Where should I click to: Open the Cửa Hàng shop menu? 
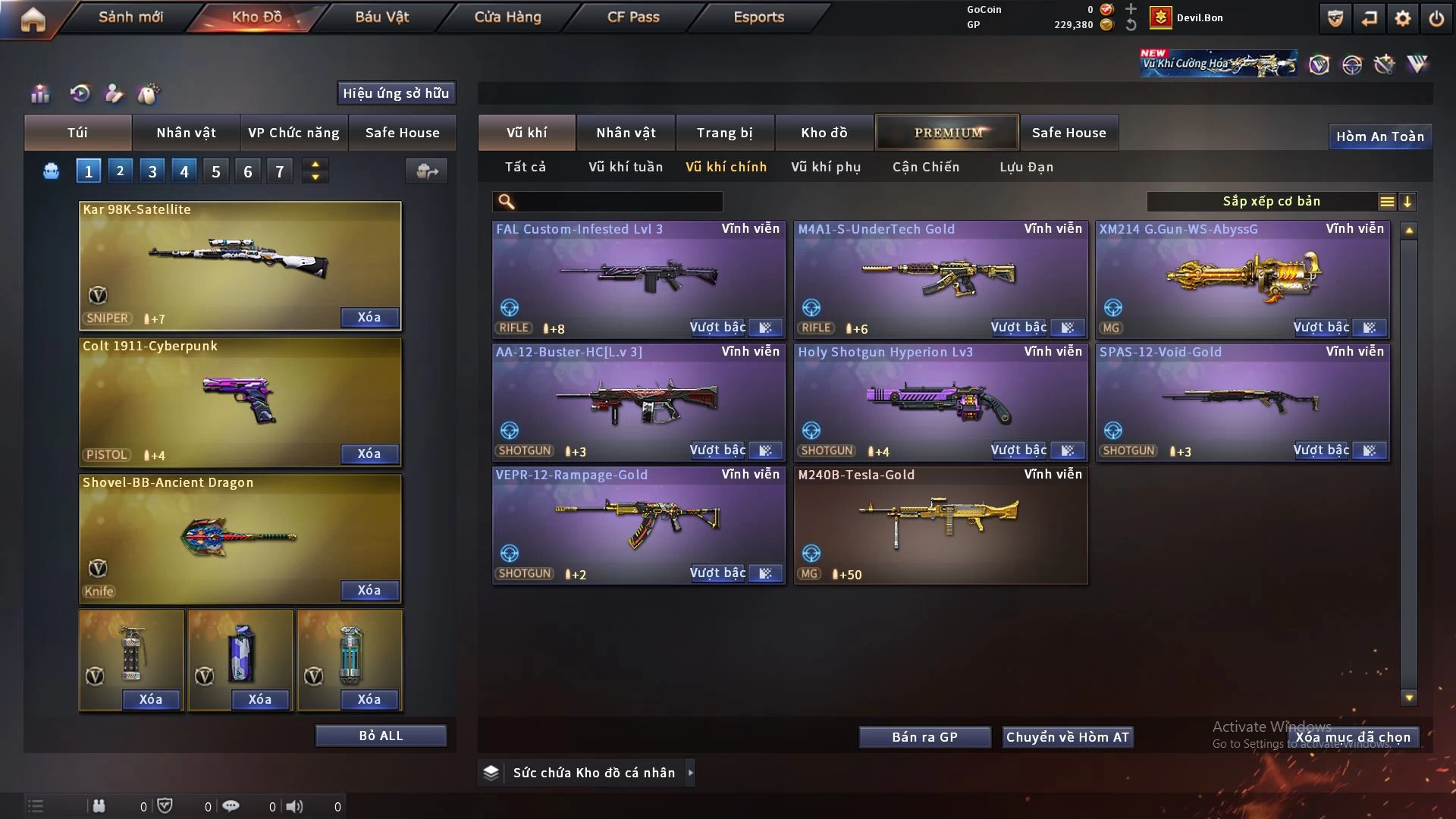507,17
